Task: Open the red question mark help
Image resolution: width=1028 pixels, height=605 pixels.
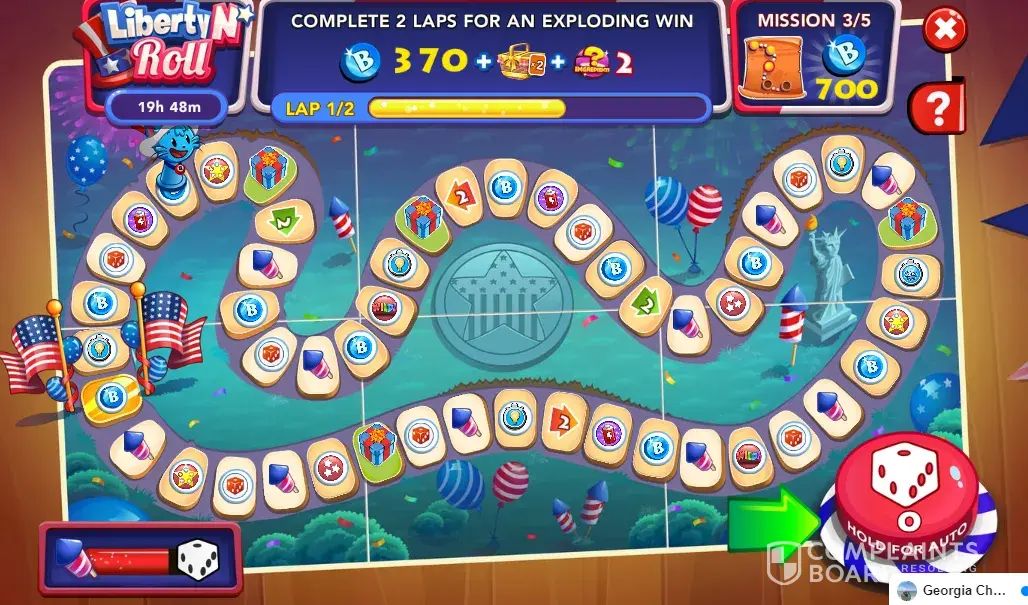Action: [937, 107]
